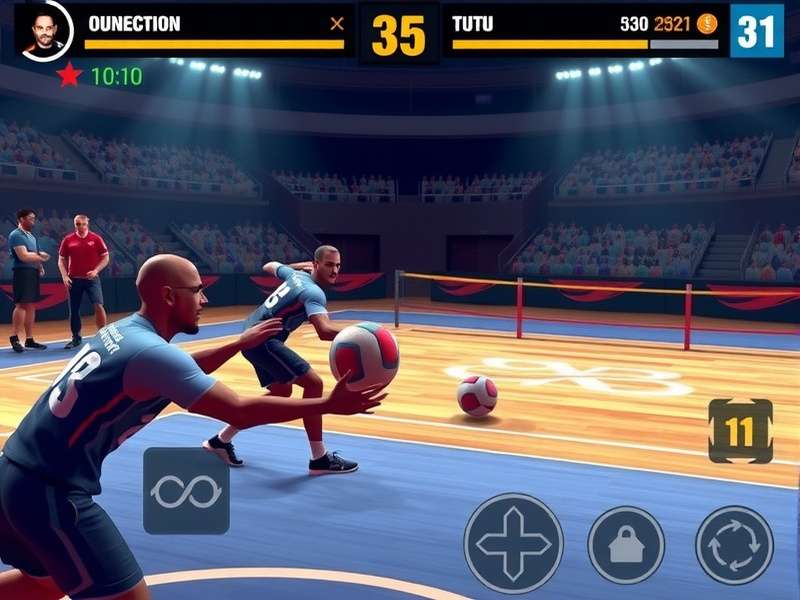Viewport: 800px width, 600px height.
Task: Tap the infinity symbol button
Action: coord(186,491)
